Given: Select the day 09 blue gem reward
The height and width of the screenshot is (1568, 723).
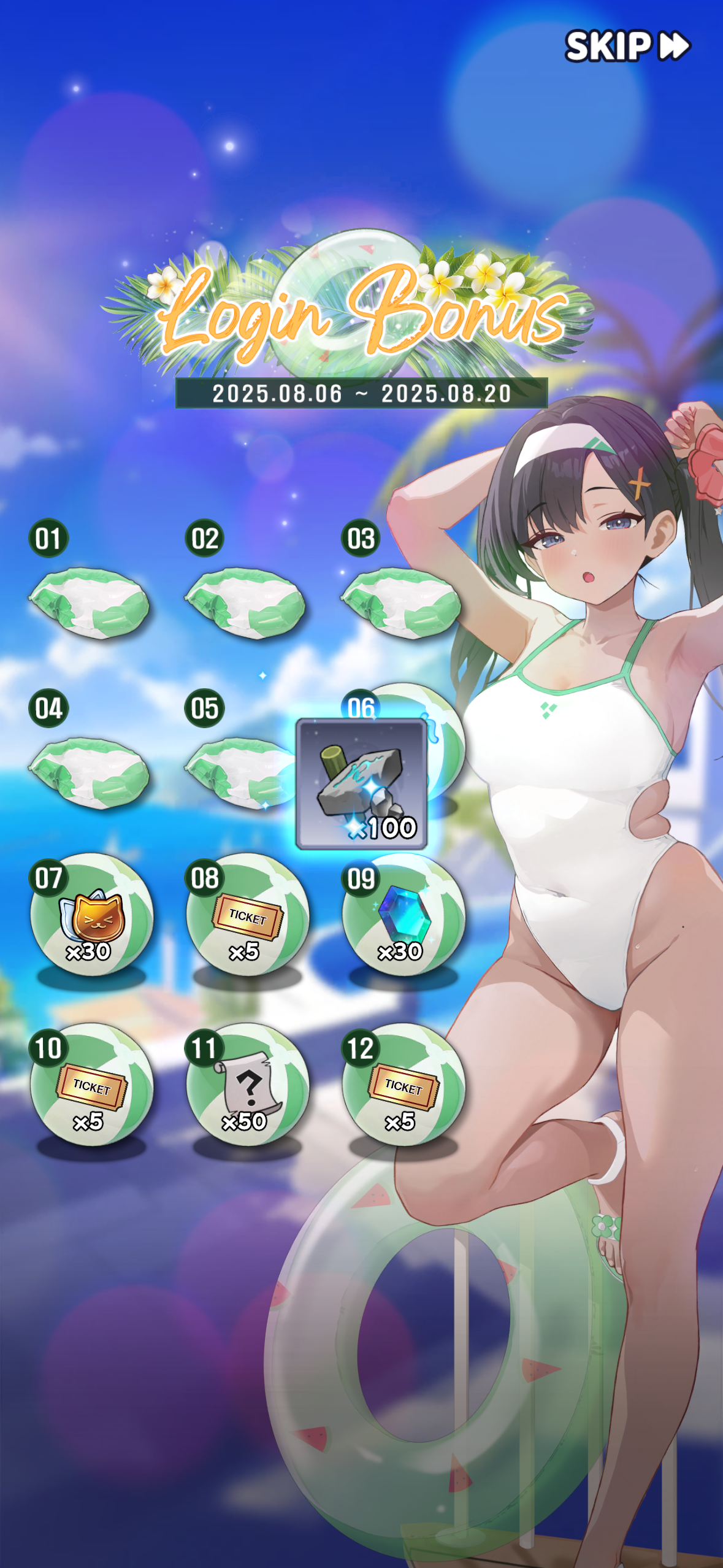Looking at the screenshot, I should (403, 915).
